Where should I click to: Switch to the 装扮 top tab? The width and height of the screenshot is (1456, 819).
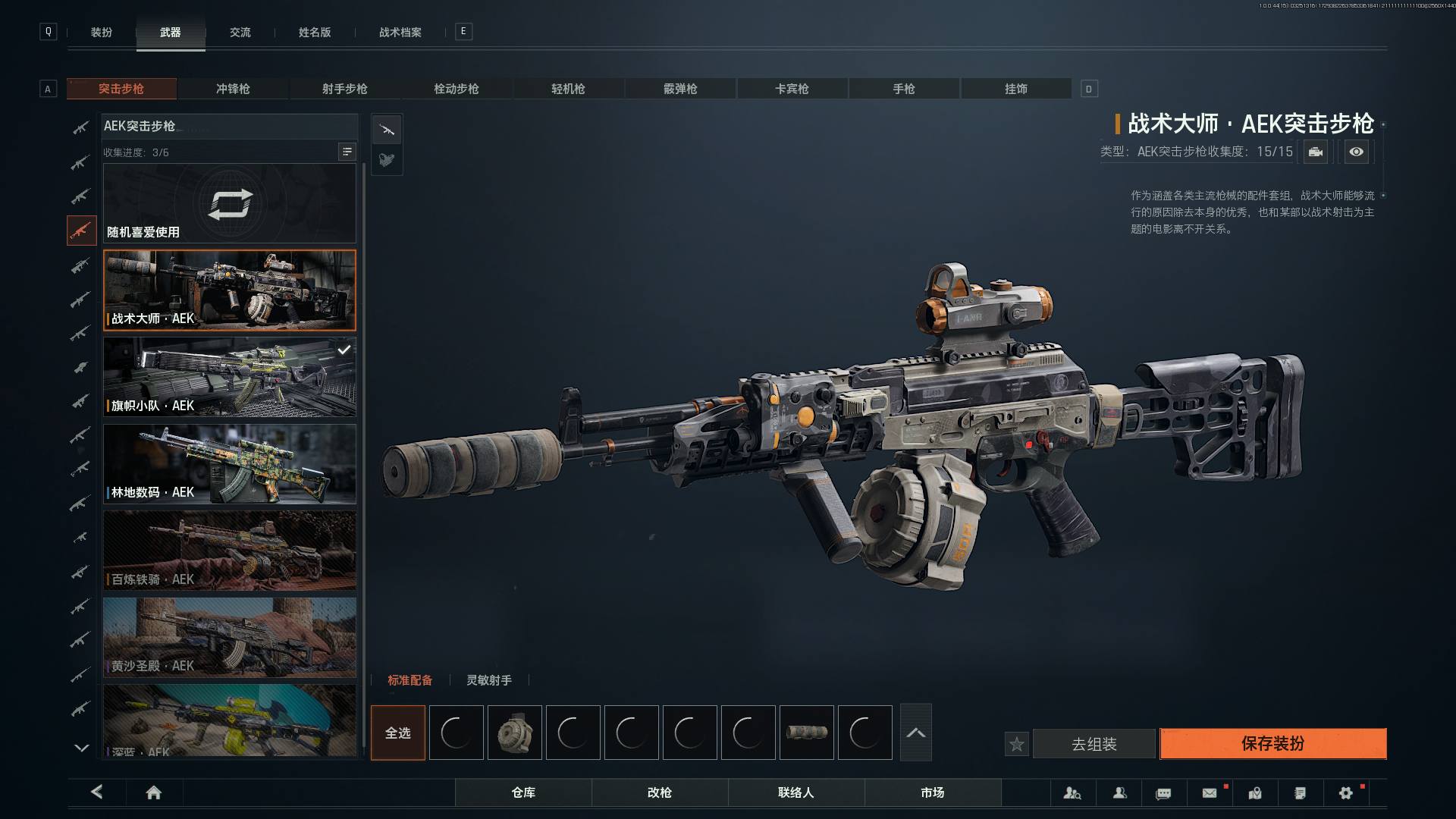[102, 33]
